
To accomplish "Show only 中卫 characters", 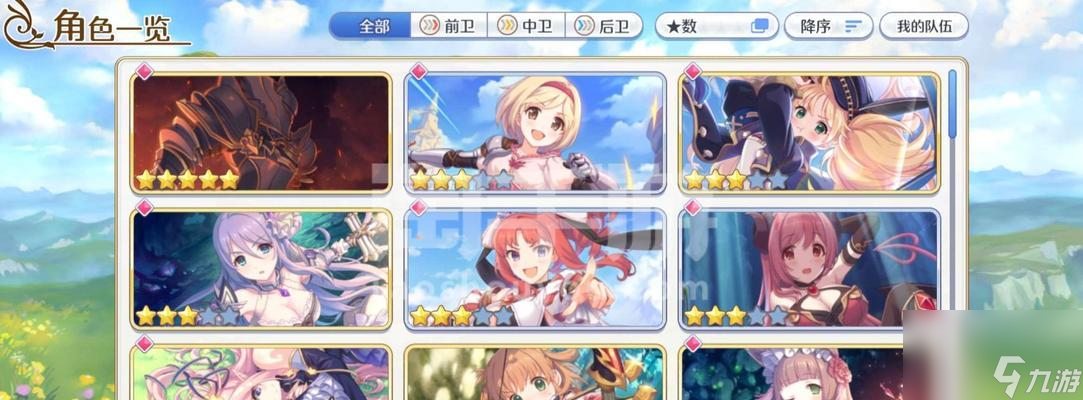I will 526,26.
